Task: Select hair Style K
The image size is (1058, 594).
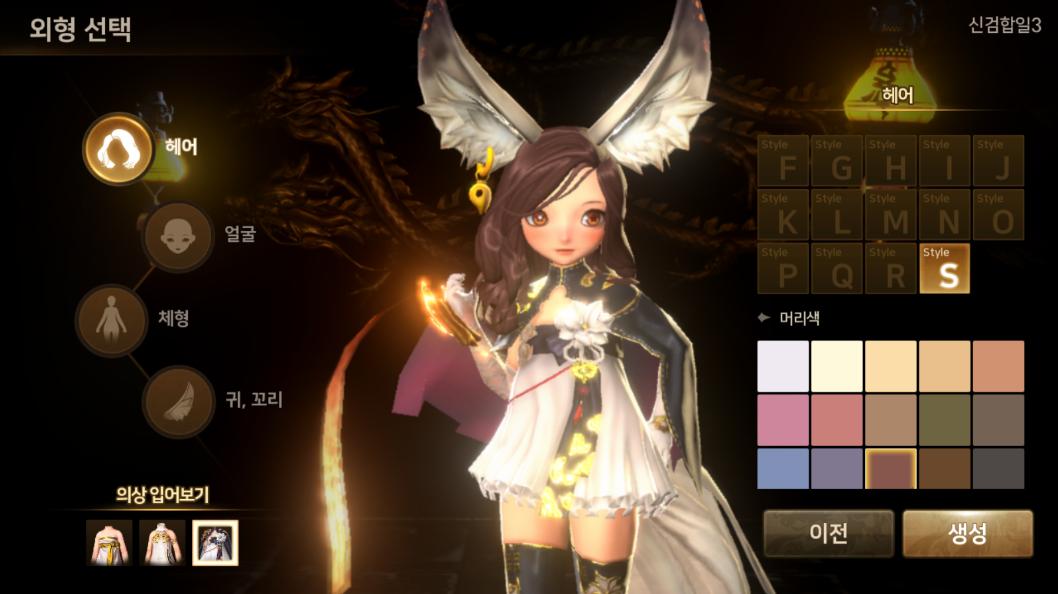Action: 784,215
